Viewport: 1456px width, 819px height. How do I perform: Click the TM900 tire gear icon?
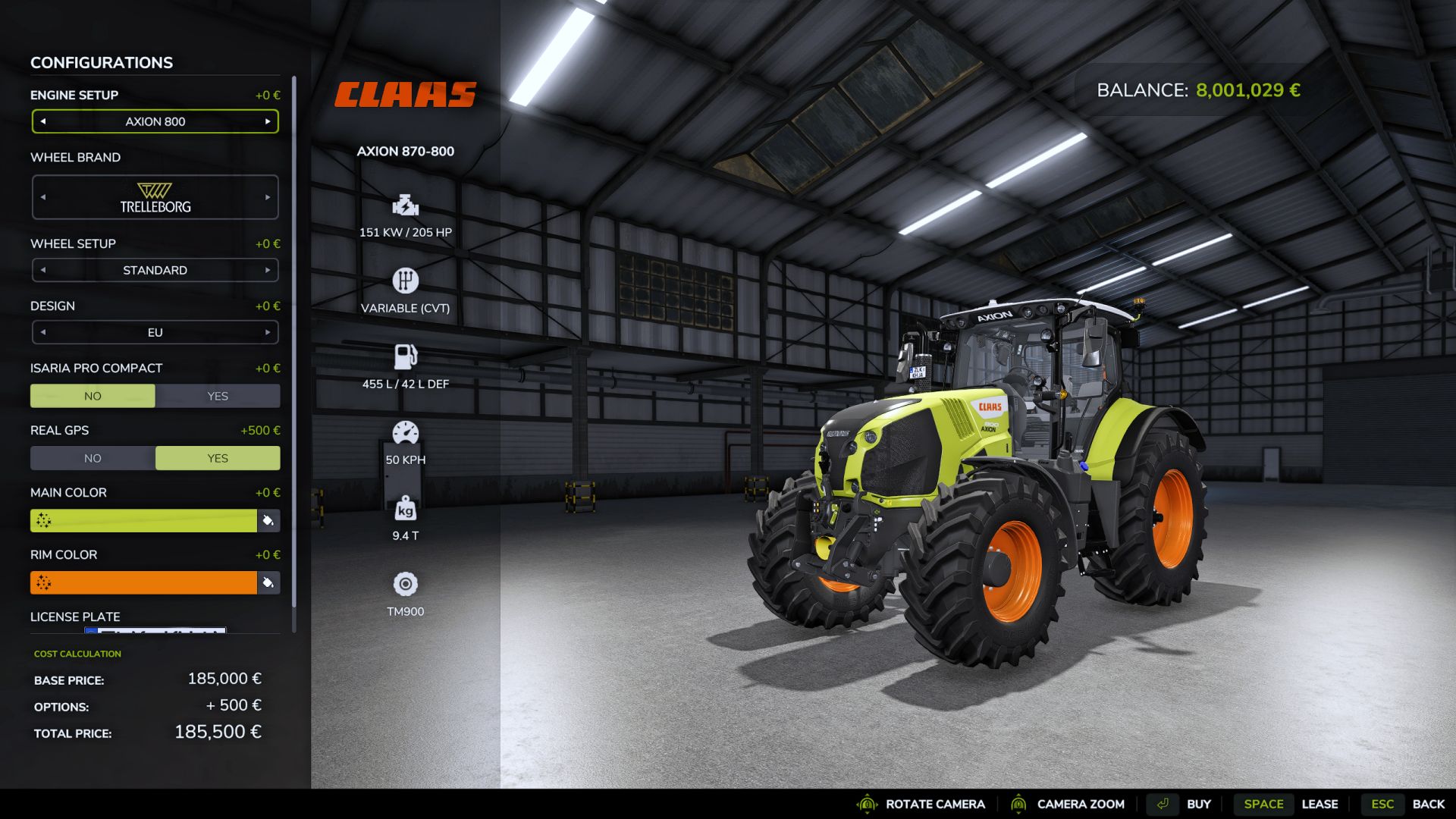click(405, 584)
